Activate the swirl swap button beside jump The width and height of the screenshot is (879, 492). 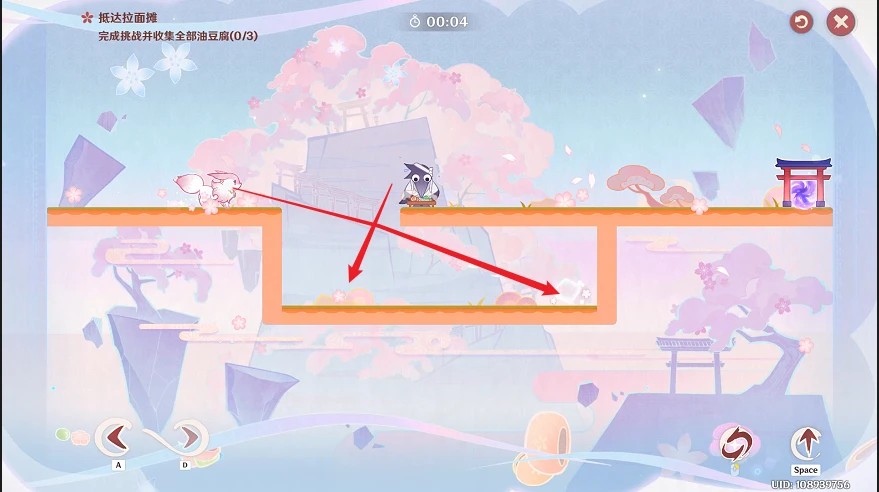click(x=736, y=443)
